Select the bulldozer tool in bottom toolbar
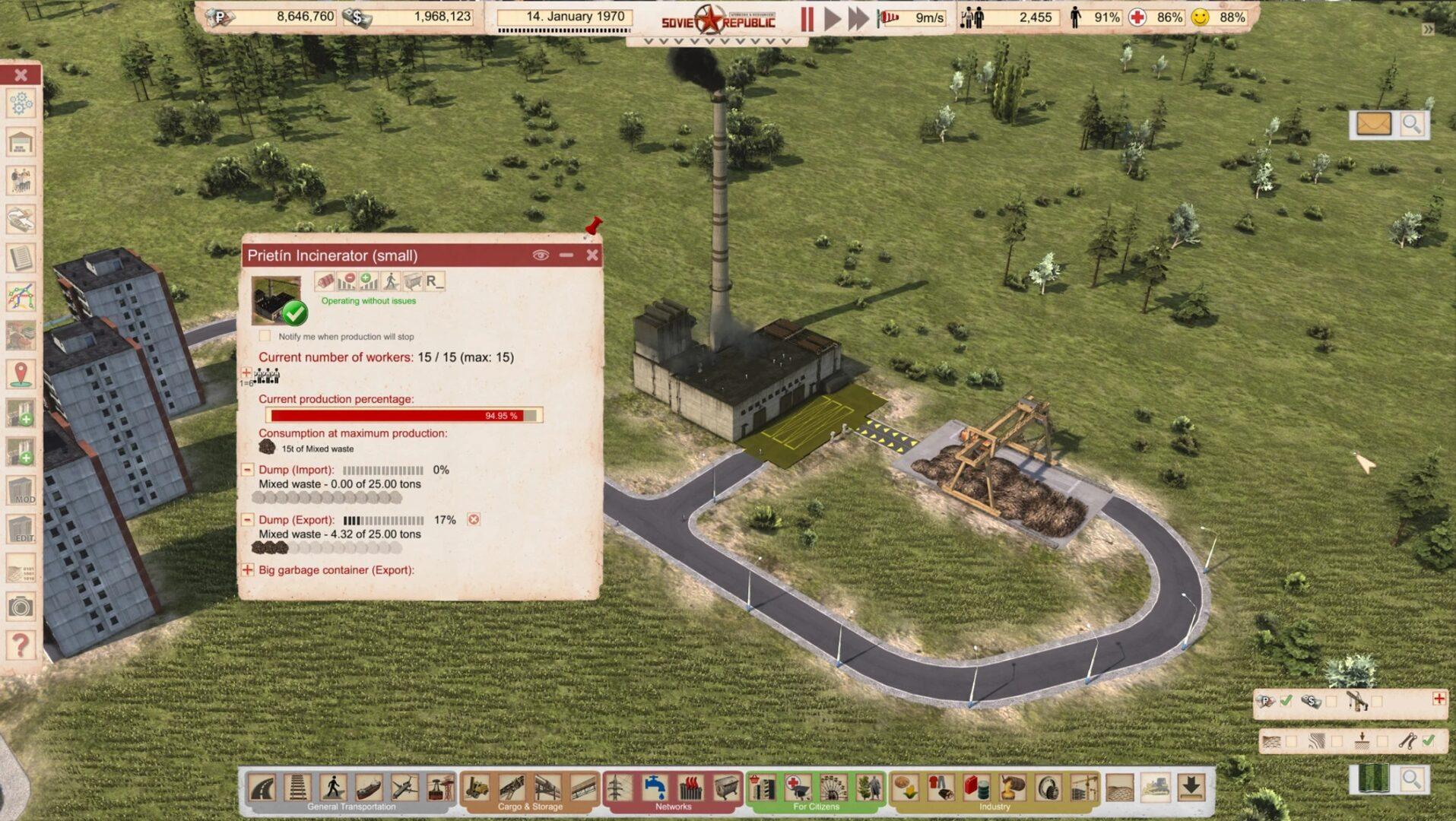The width and height of the screenshot is (1456, 821). (1156, 788)
